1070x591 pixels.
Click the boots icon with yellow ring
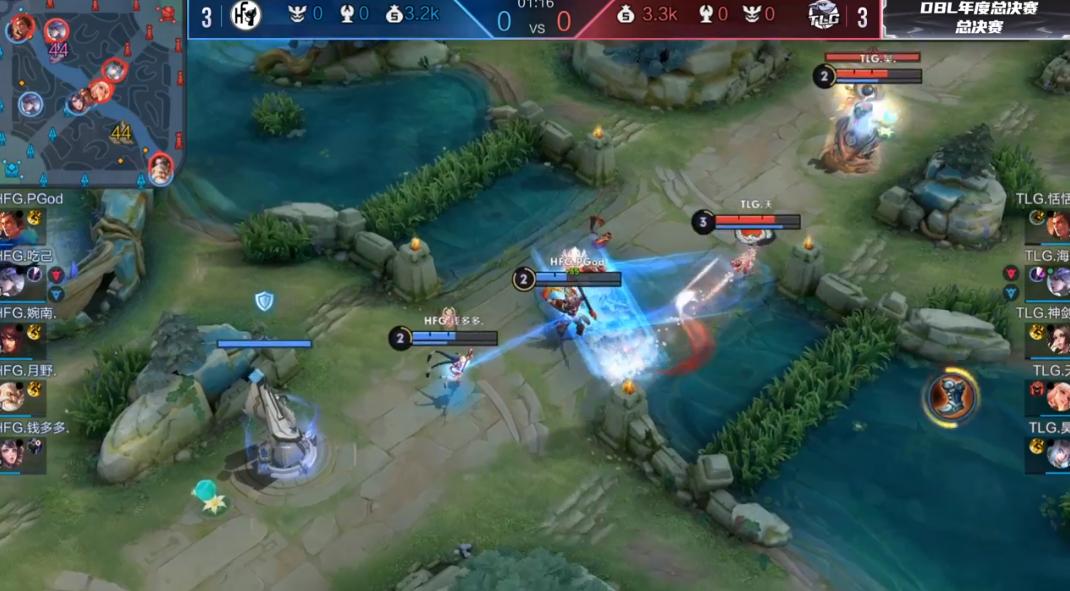pyautogui.click(x=950, y=397)
